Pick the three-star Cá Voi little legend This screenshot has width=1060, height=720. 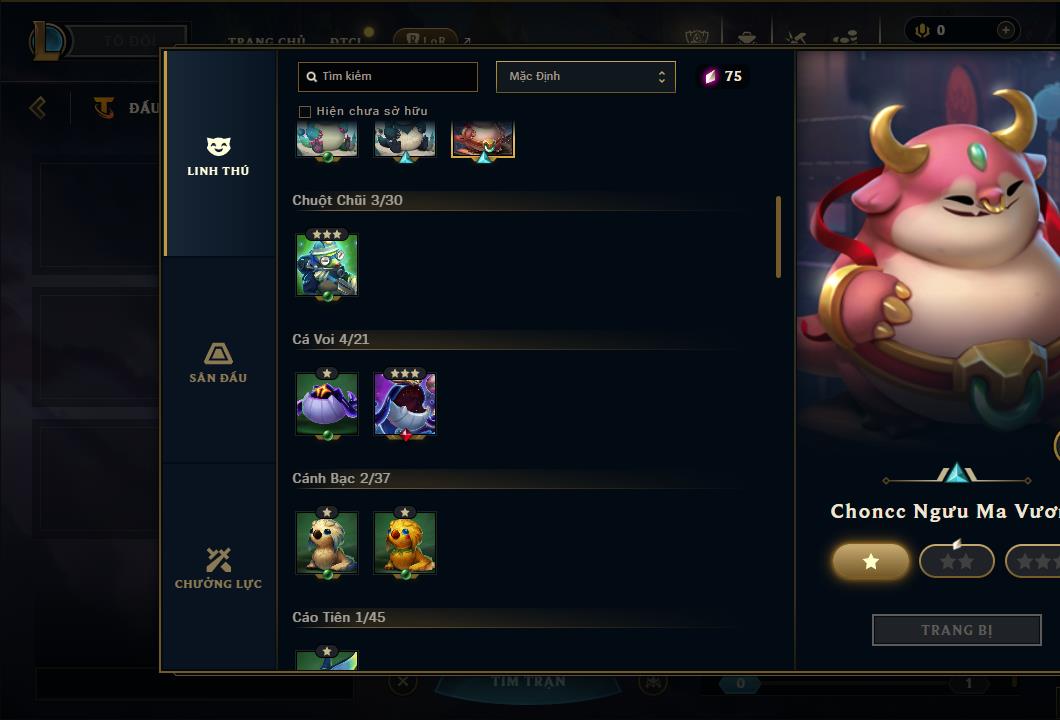coord(405,404)
